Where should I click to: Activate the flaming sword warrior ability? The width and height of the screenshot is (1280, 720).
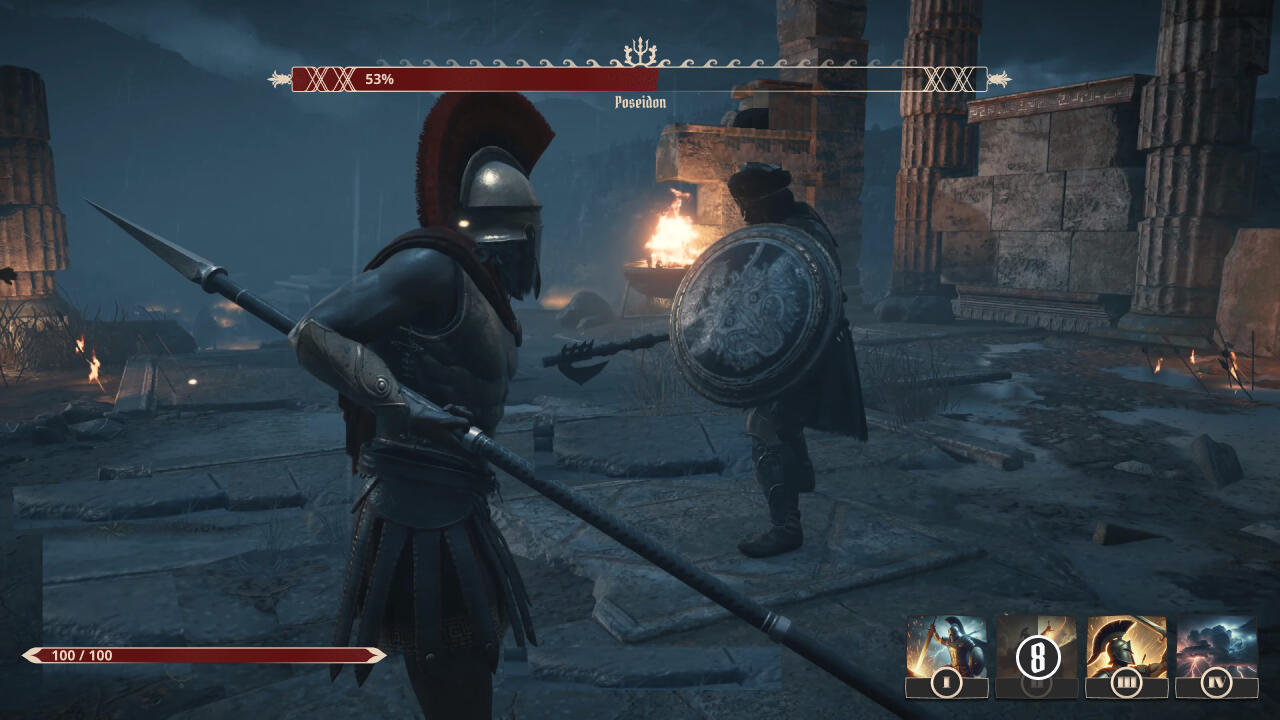(946, 650)
